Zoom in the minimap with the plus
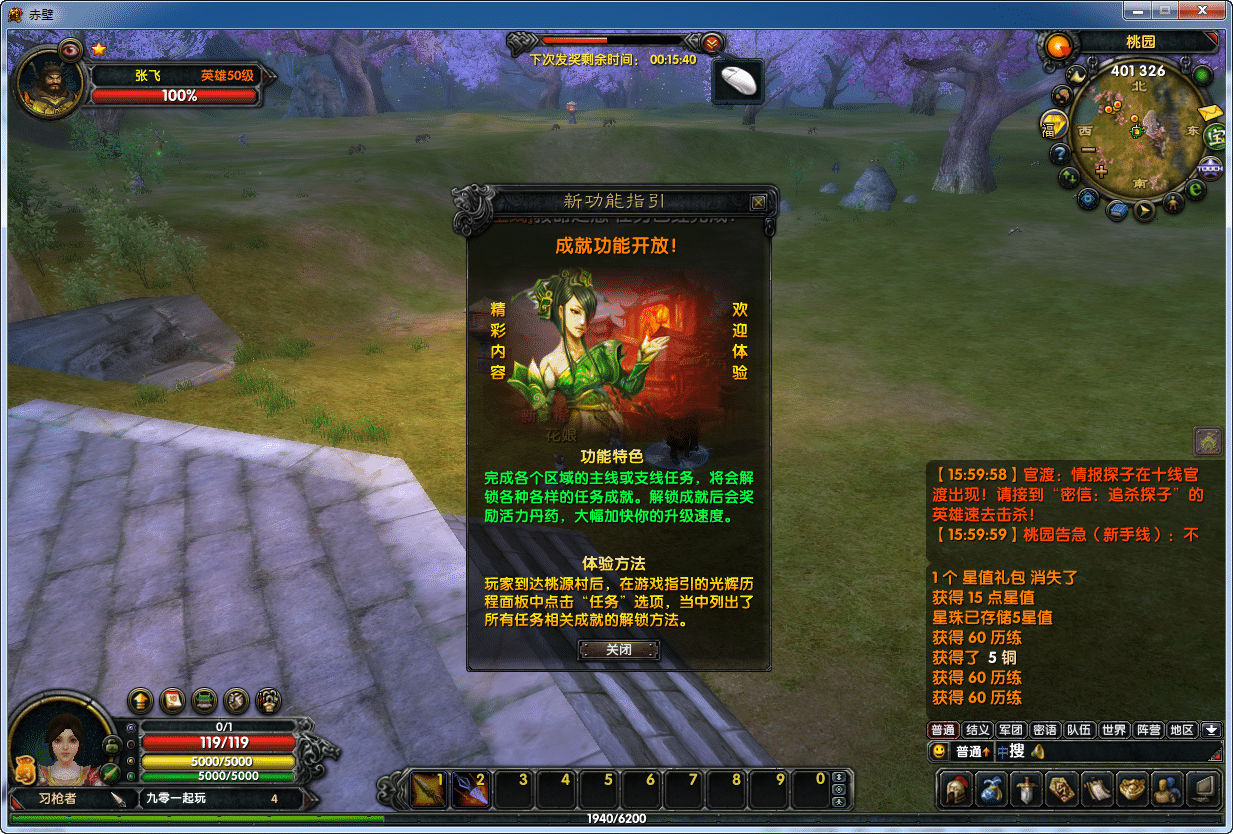The width and height of the screenshot is (1233, 834). (1102, 171)
